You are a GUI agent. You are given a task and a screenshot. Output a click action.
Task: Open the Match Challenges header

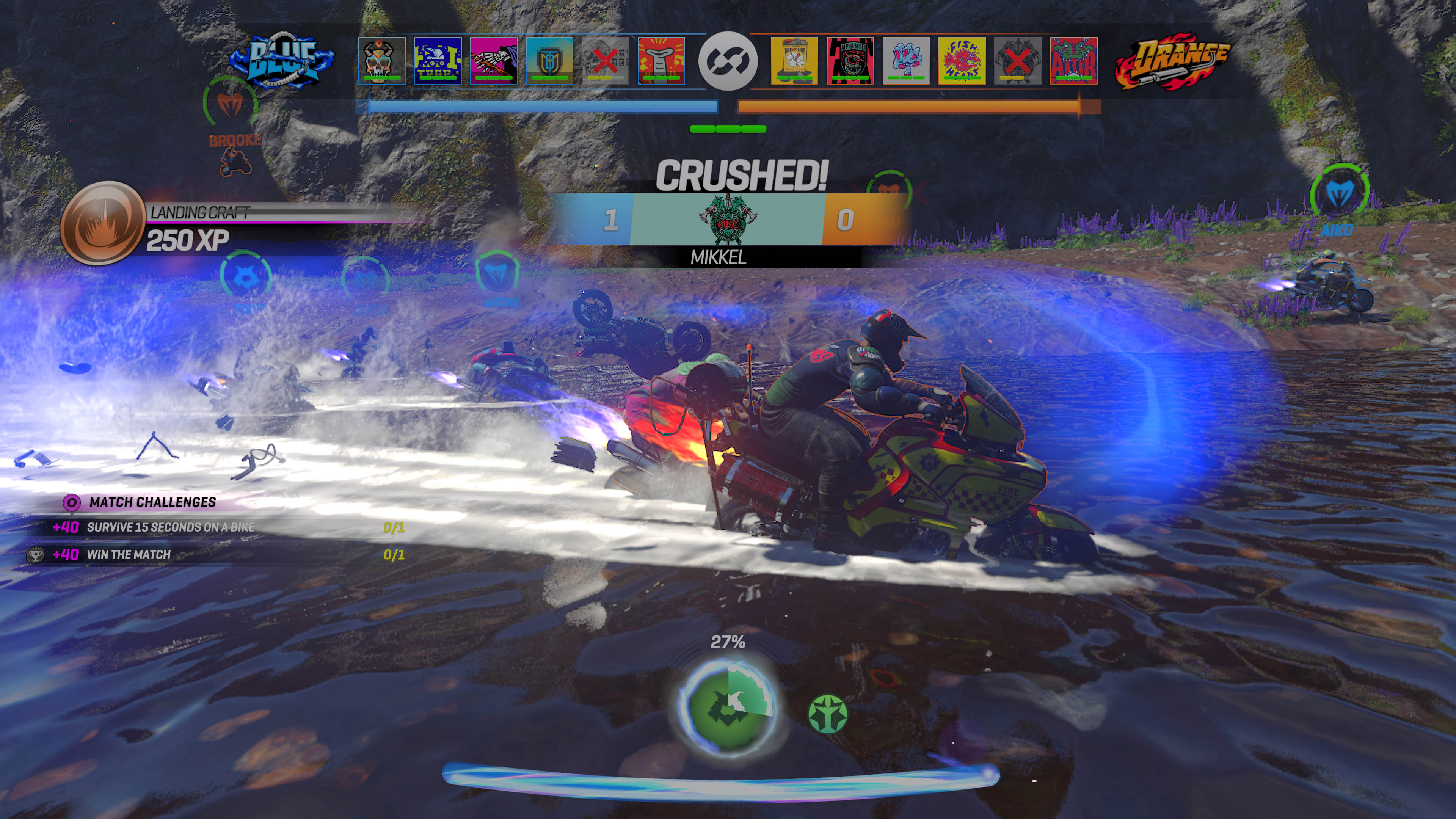click(x=152, y=502)
